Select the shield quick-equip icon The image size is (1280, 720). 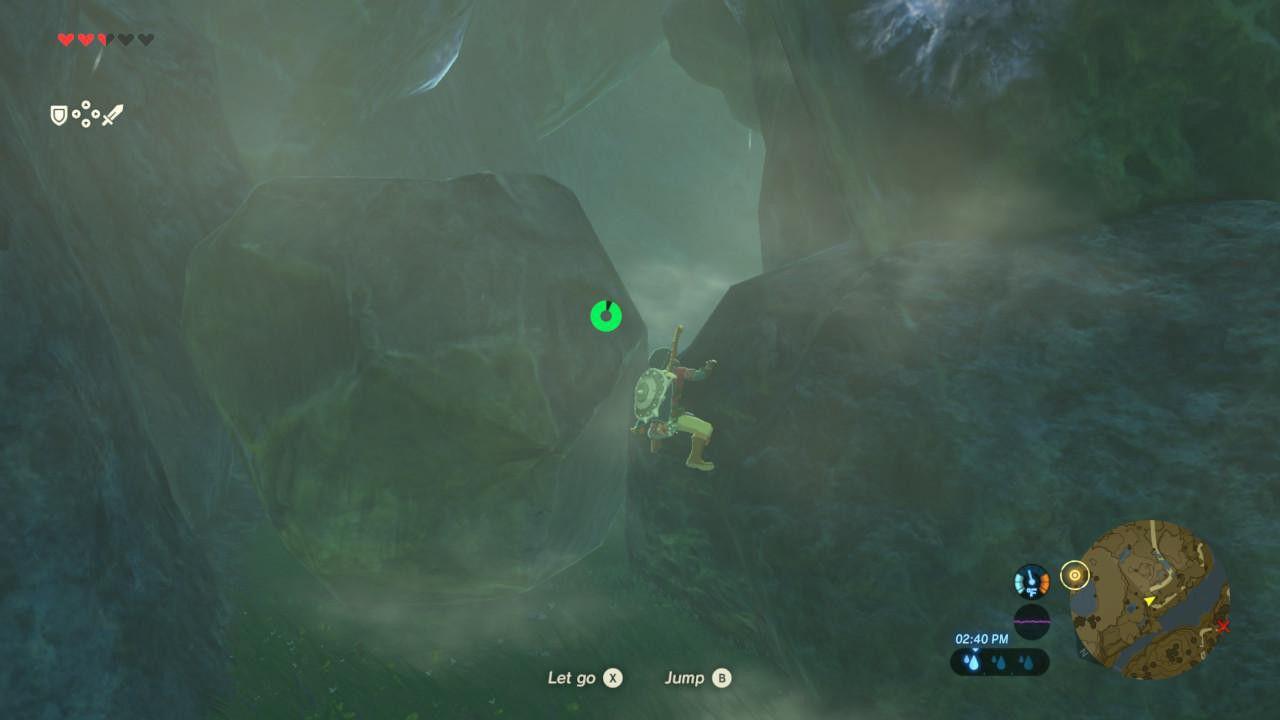point(59,116)
